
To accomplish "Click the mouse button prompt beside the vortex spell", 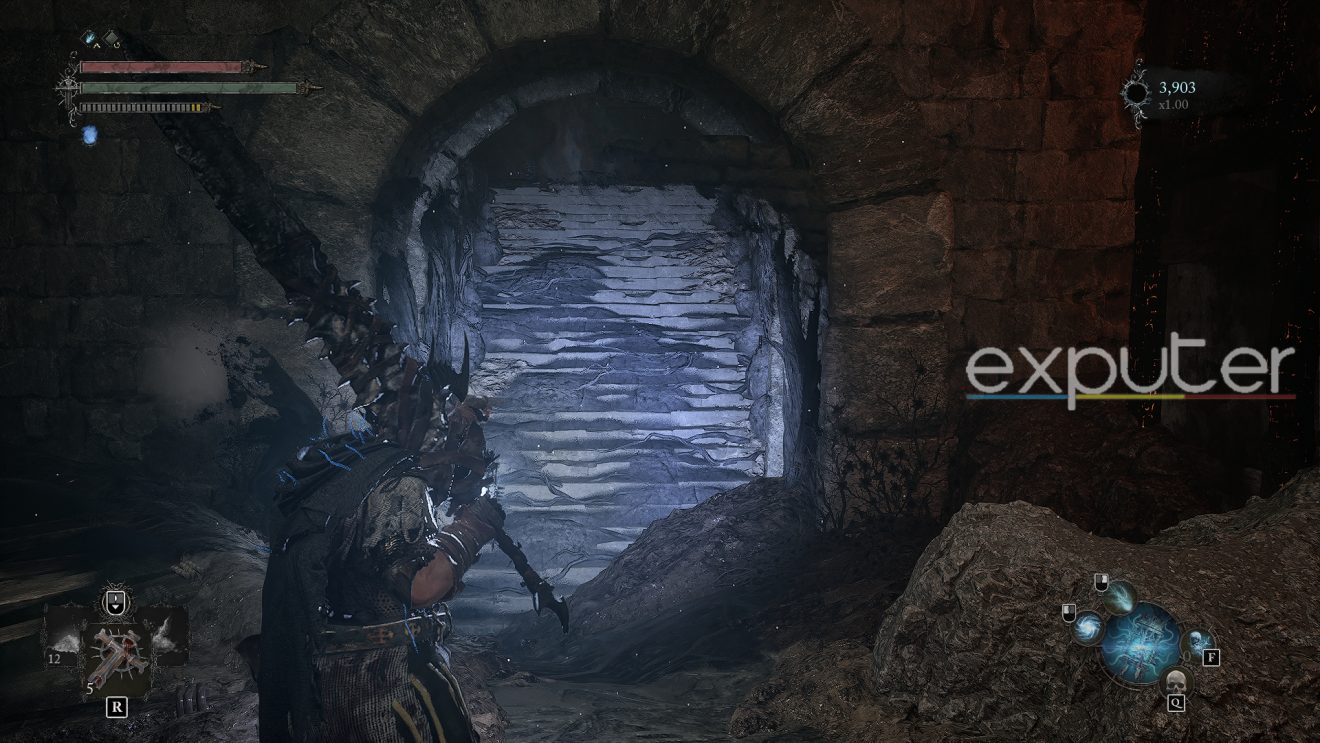I will pyautogui.click(x=1069, y=612).
